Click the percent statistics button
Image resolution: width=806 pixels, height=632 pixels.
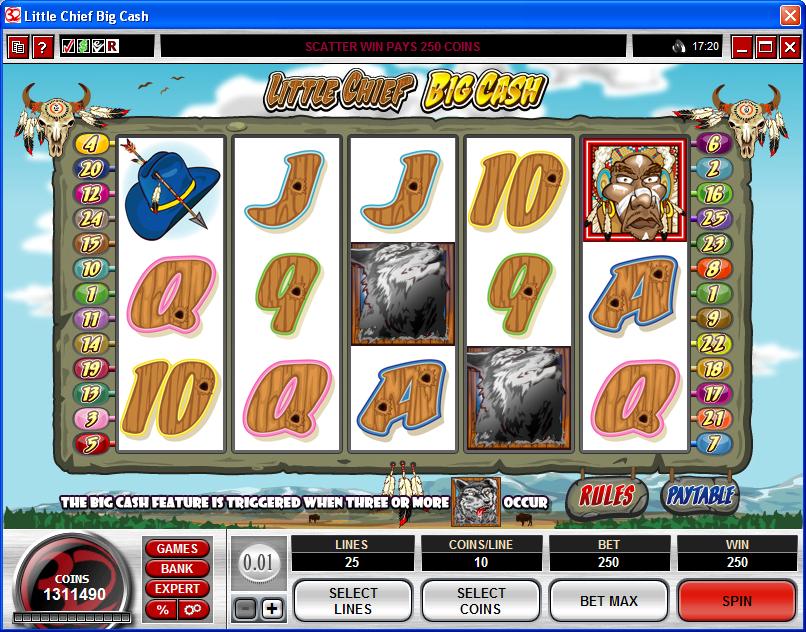[161, 609]
